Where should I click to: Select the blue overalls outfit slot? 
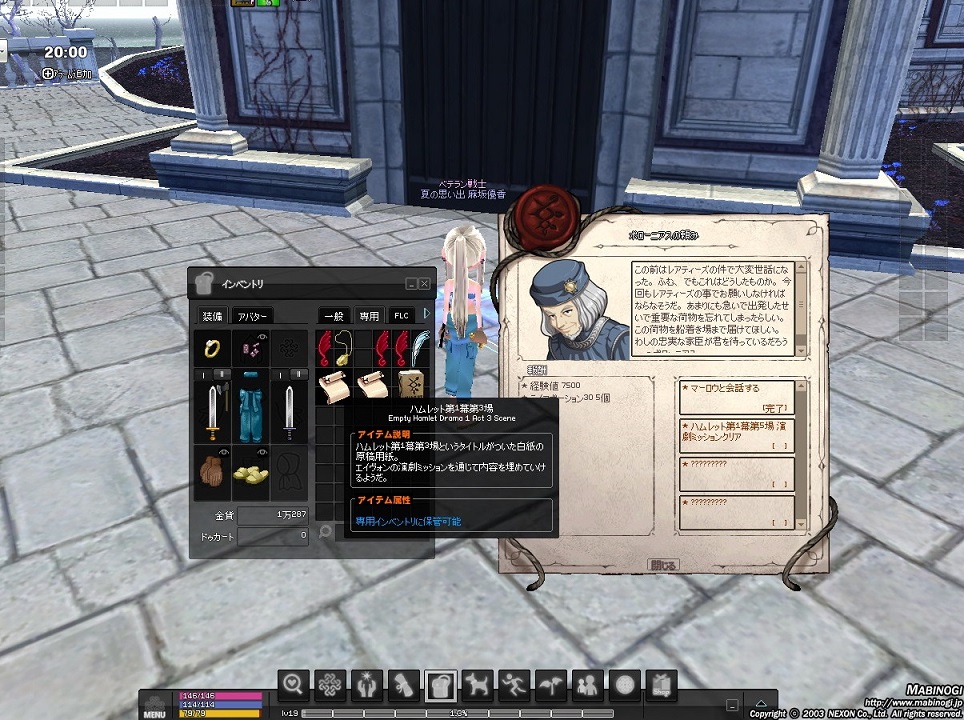pos(250,410)
